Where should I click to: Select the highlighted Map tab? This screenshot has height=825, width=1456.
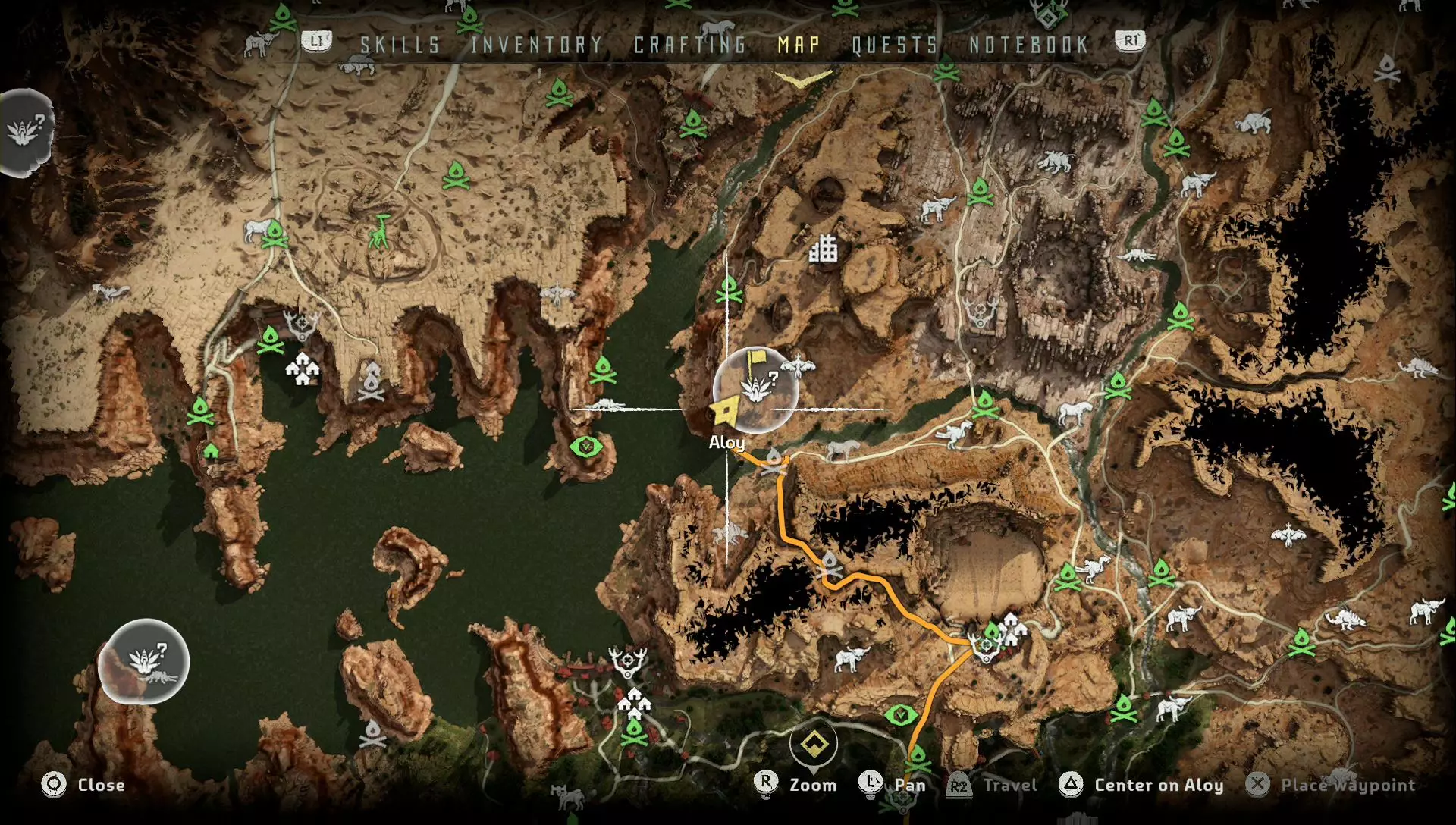(x=799, y=45)
